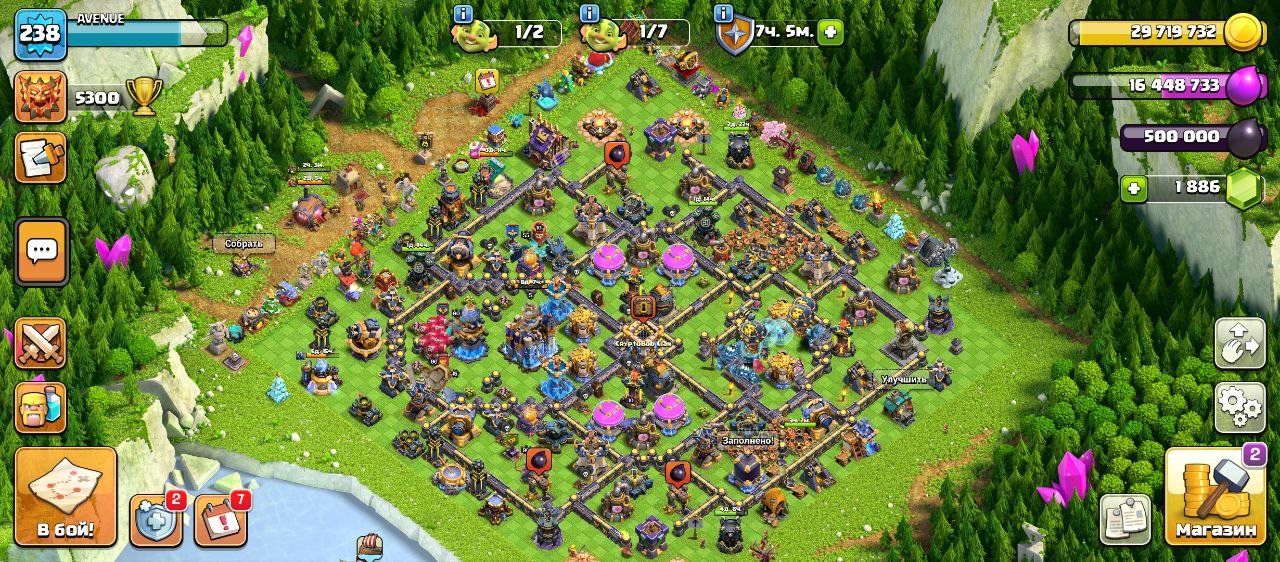
Task: Click the "Собрать" collect bubble
Action: pyautogui.click(x=244, y=243)
